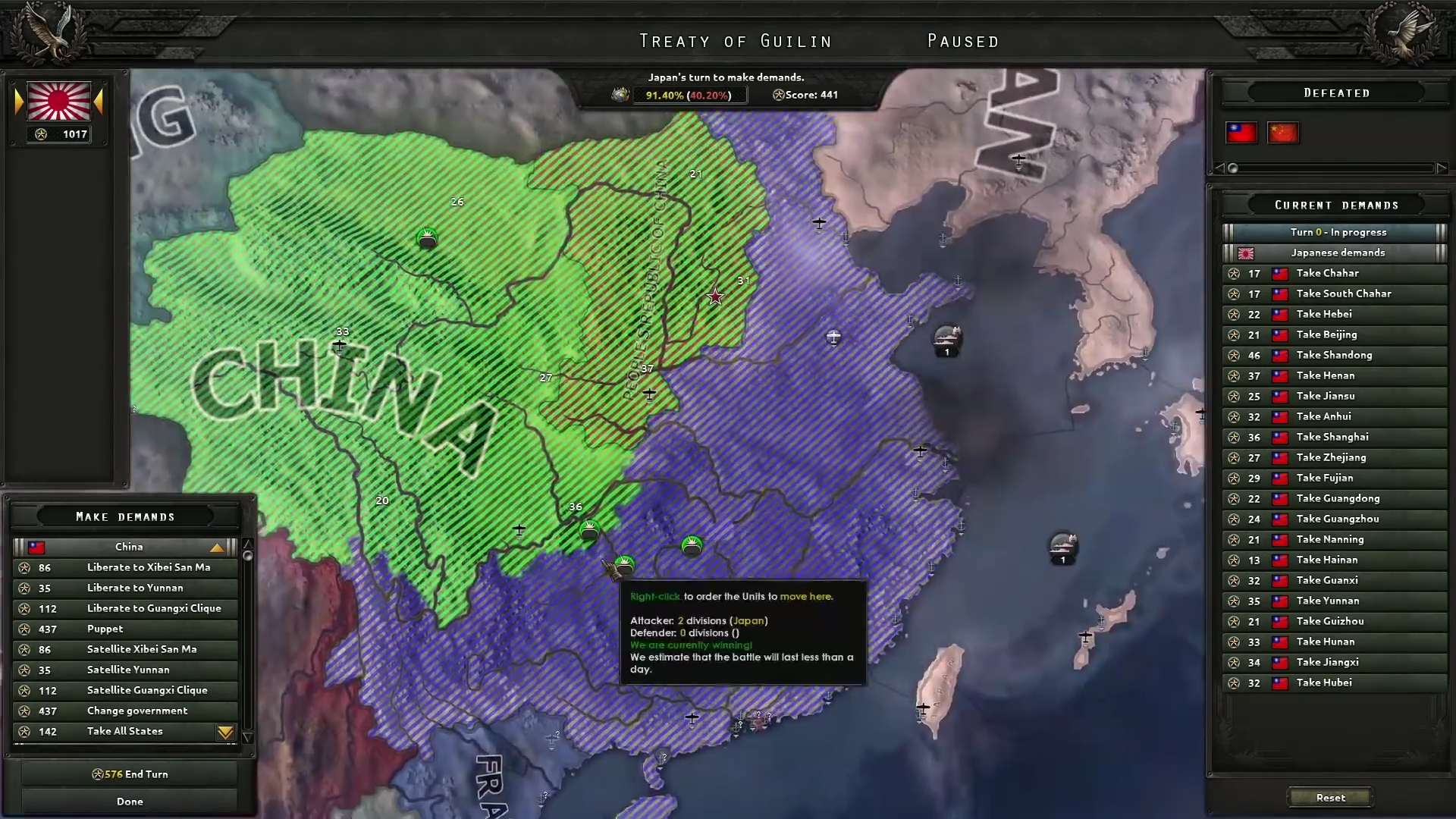The width and height of the screenshot is (1456, 819).
Task: Click the Reset button below the demands list
Action: [1332, 797]
